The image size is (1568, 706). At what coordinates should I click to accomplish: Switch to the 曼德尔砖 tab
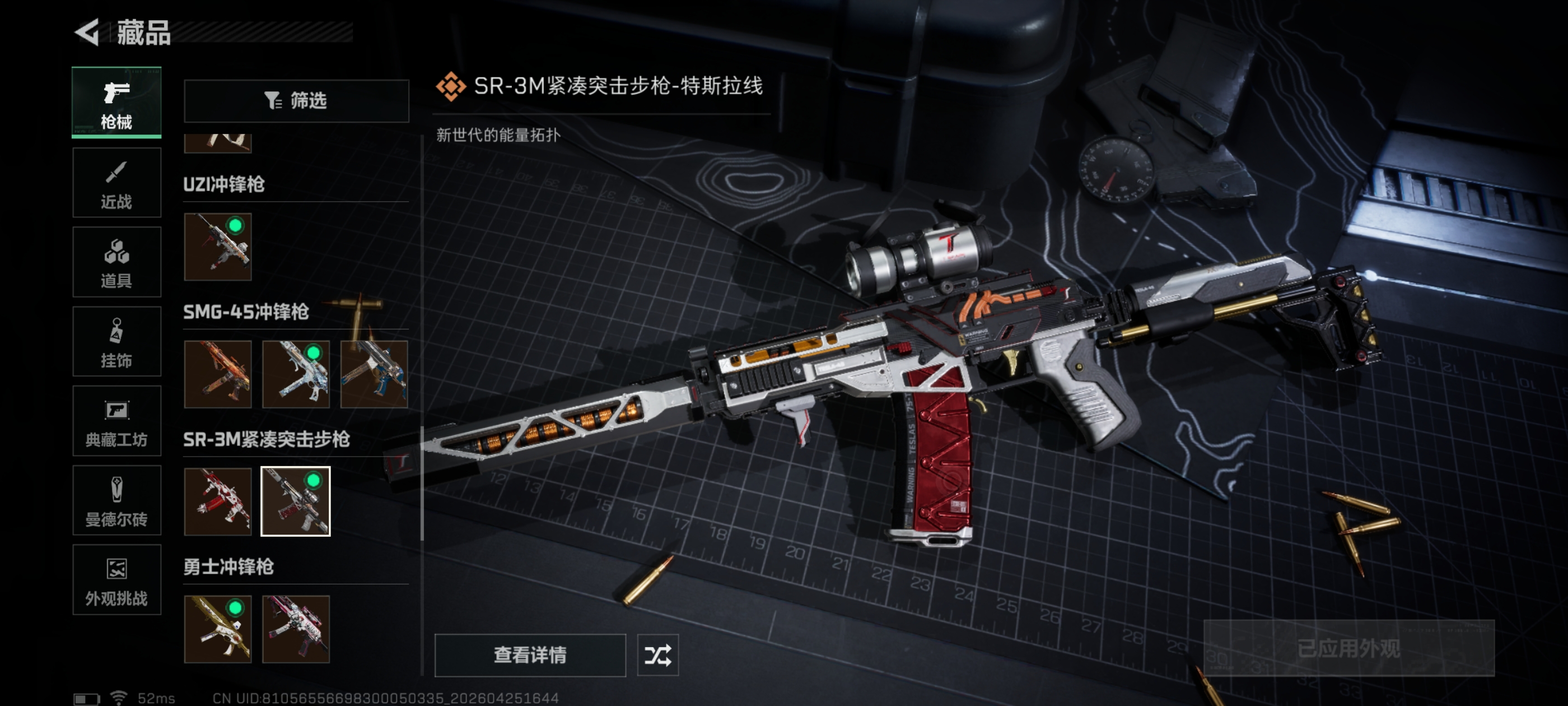[x=116, y=501]
